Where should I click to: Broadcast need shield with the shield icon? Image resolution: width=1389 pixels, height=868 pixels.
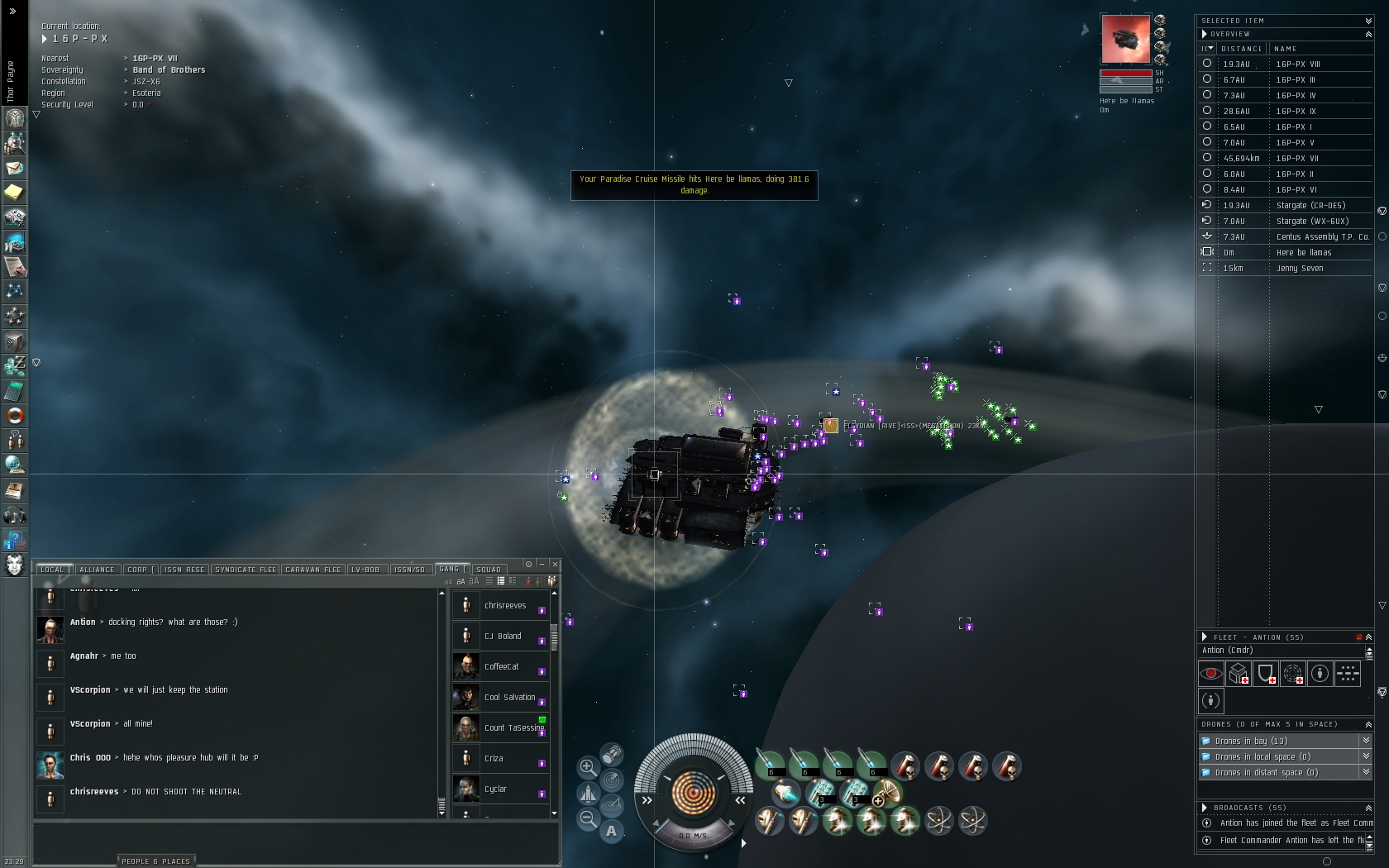1266,674
